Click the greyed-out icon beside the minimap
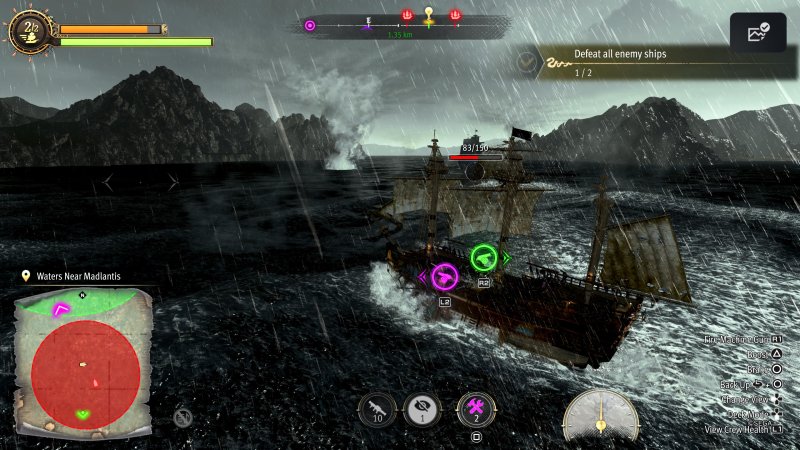The width and height of the screenshot is (800, 450). [x=183, y=417]
